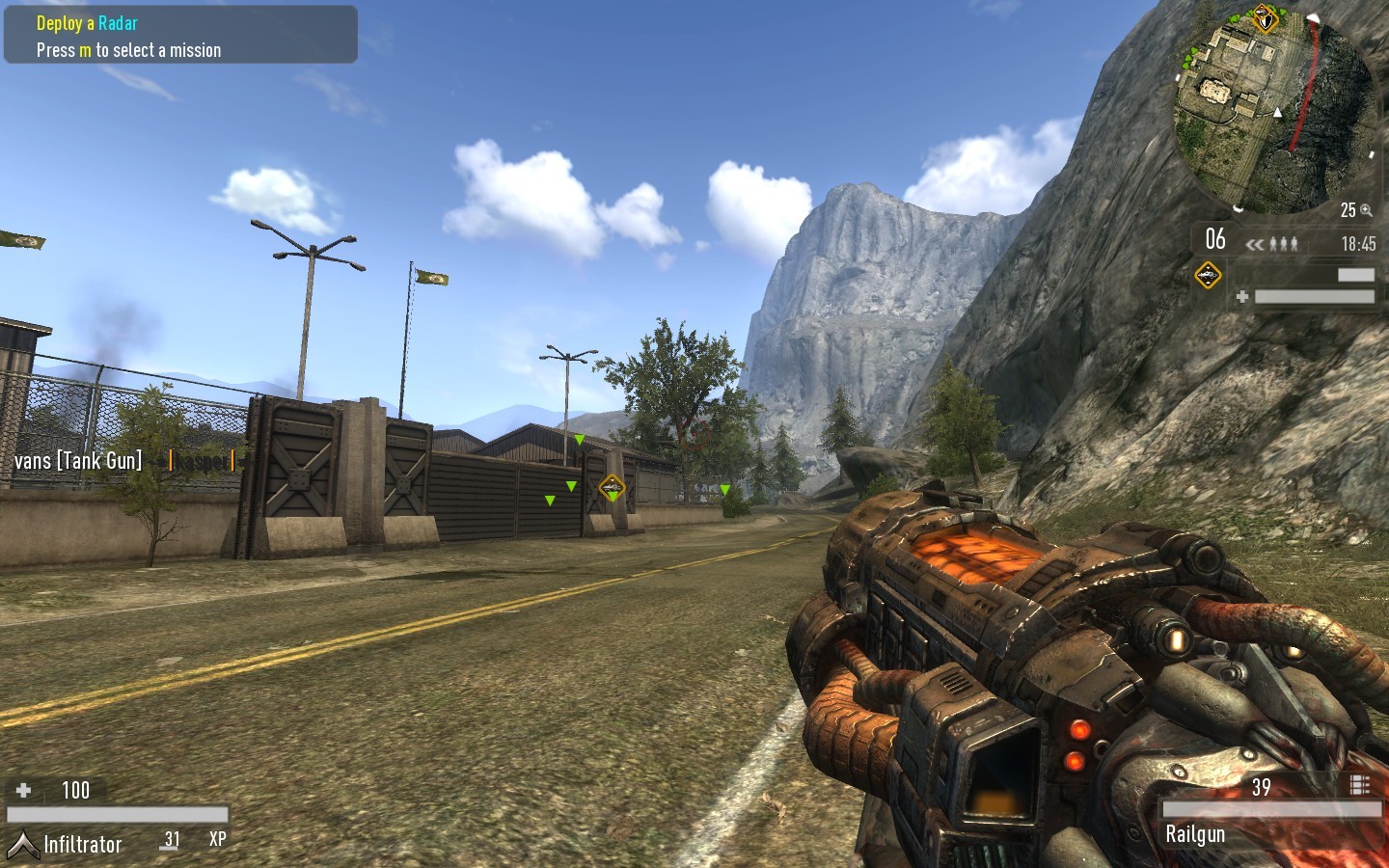Click the squad members icon beside 06
Viewport: 1389px width, 868px height.
tap(1283, 244)
